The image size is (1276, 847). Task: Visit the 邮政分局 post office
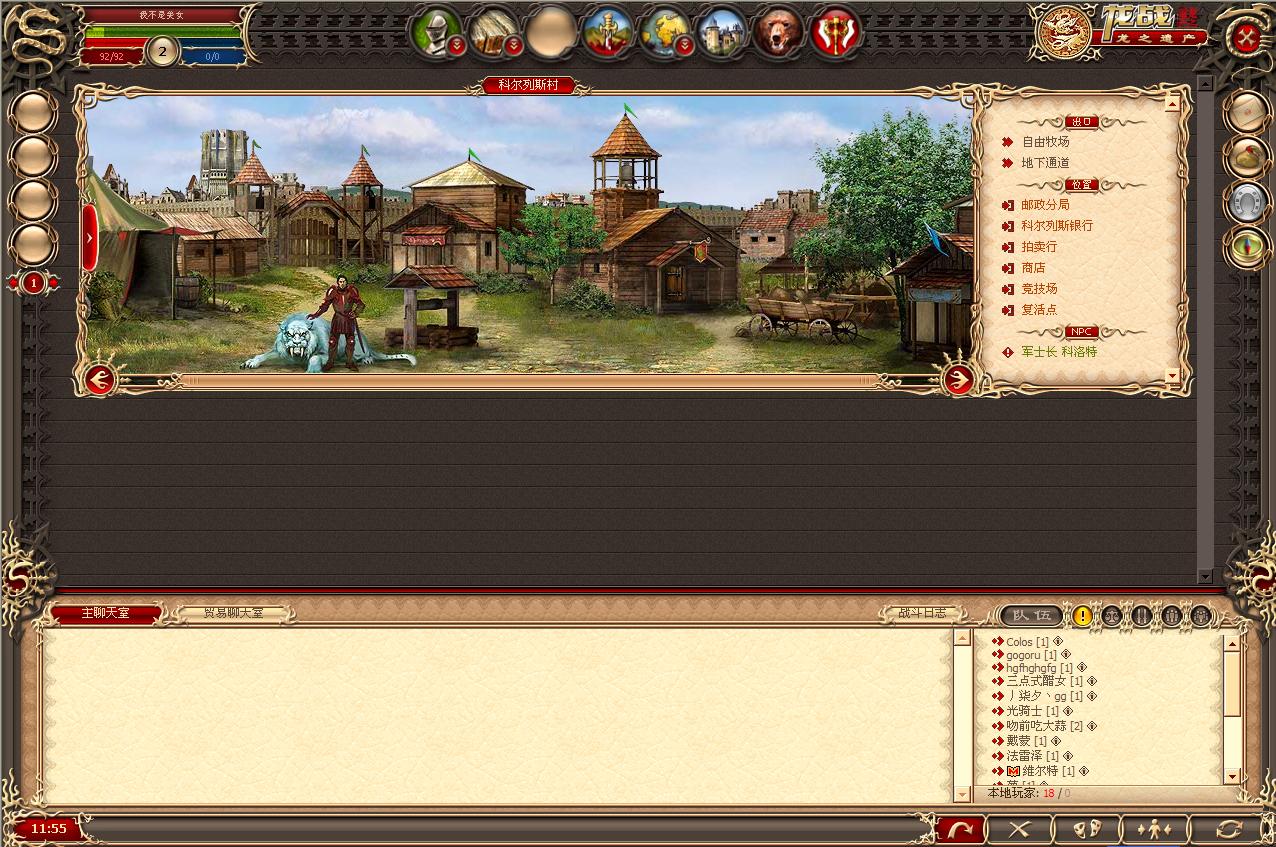tap(1045, 205)
